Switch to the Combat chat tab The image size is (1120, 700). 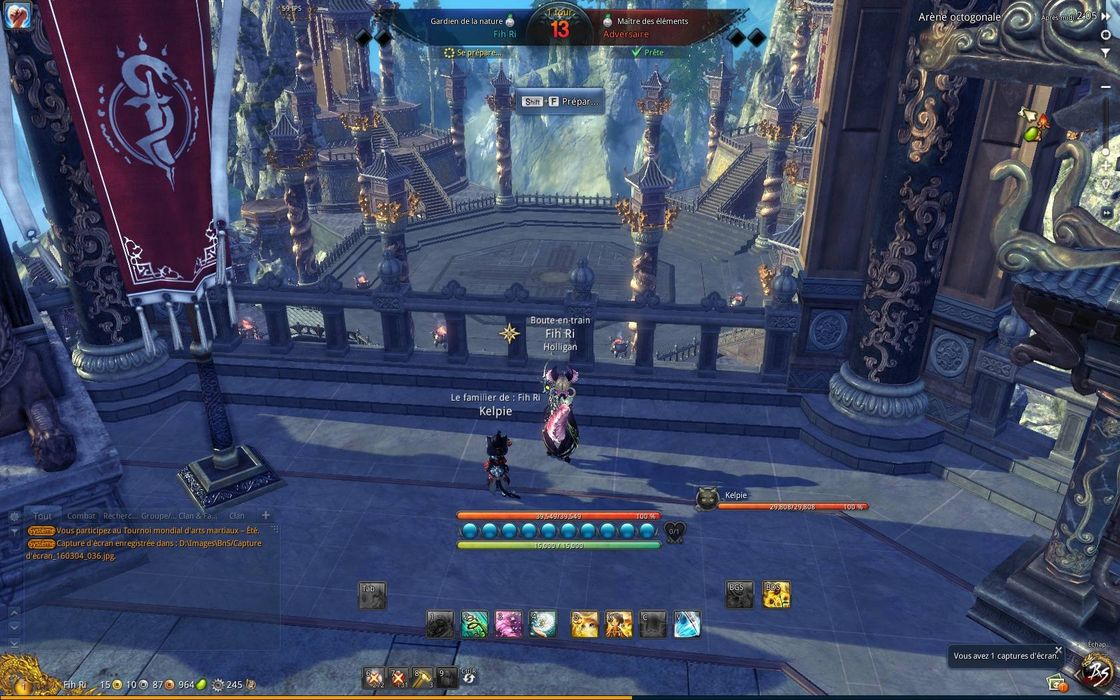(x=81, y=515)
